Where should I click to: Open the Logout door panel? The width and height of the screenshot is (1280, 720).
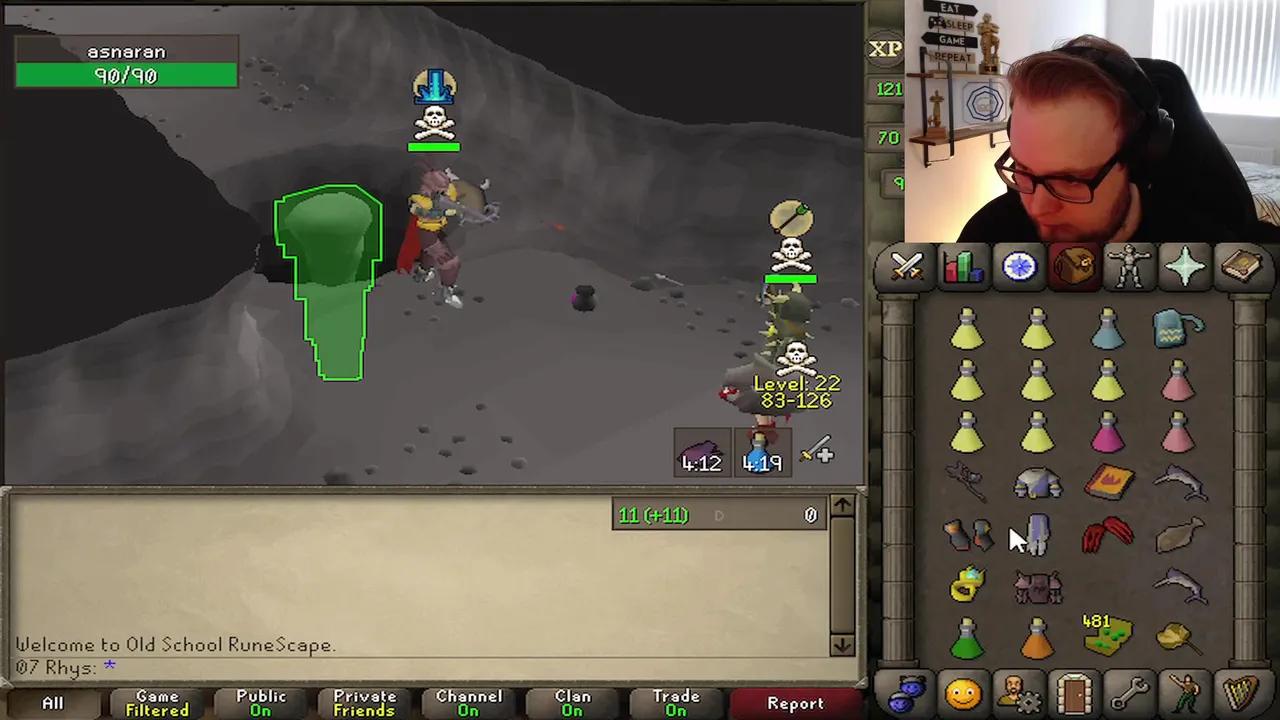[x=1073, y=690]
